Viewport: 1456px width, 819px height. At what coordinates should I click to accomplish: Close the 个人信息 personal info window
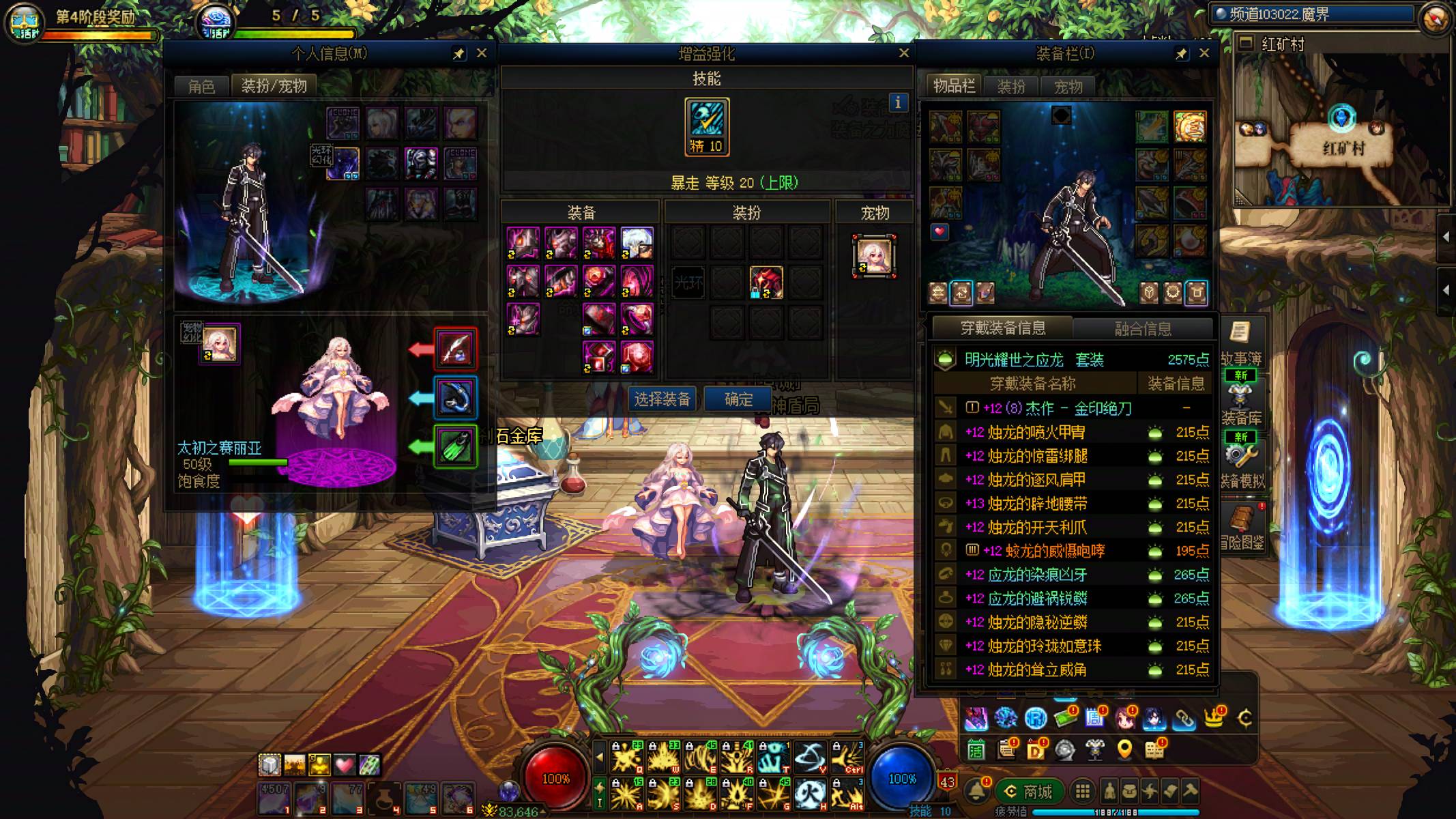coord(482,53)
